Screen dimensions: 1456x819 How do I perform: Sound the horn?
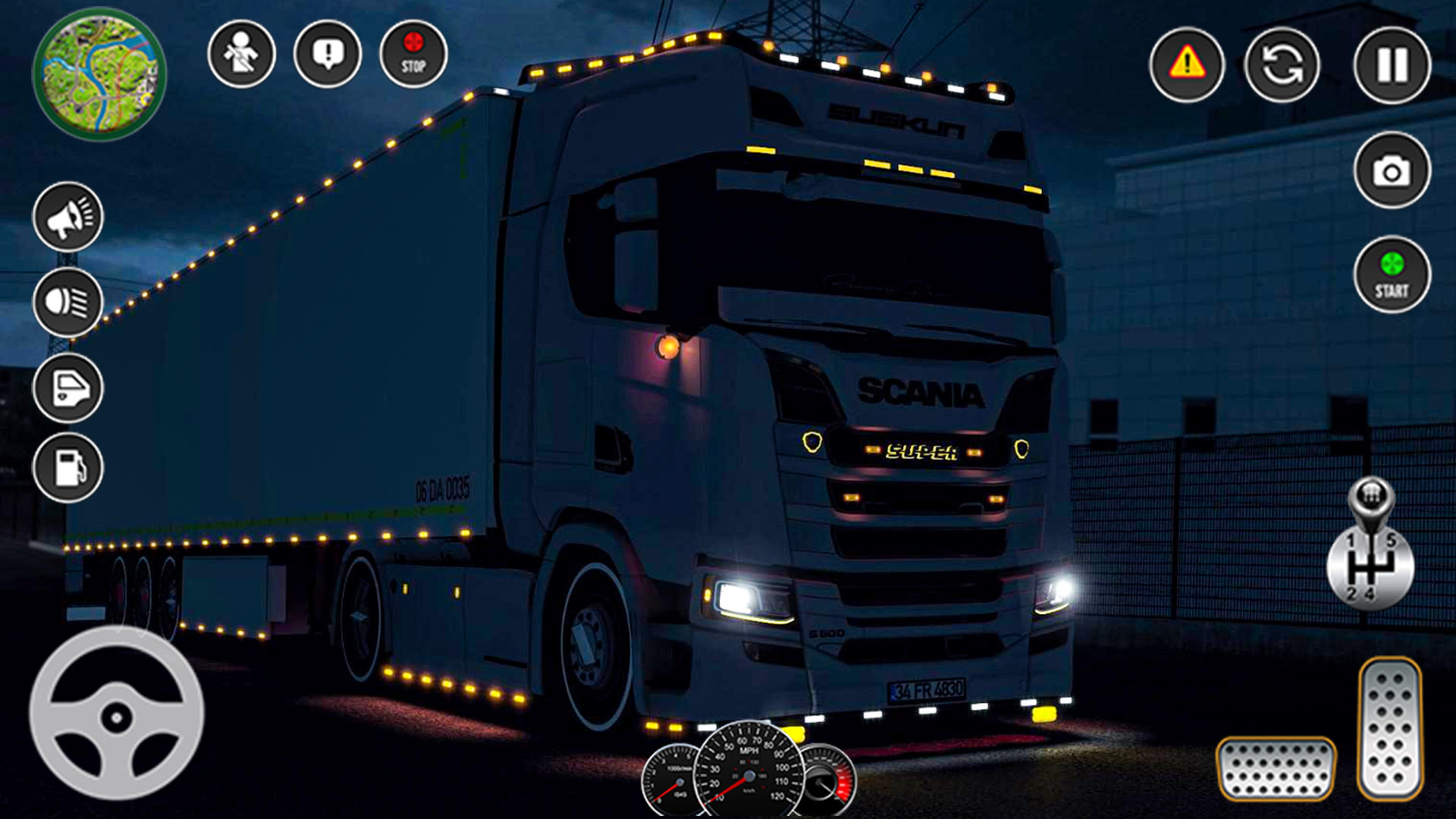[68, 218]
